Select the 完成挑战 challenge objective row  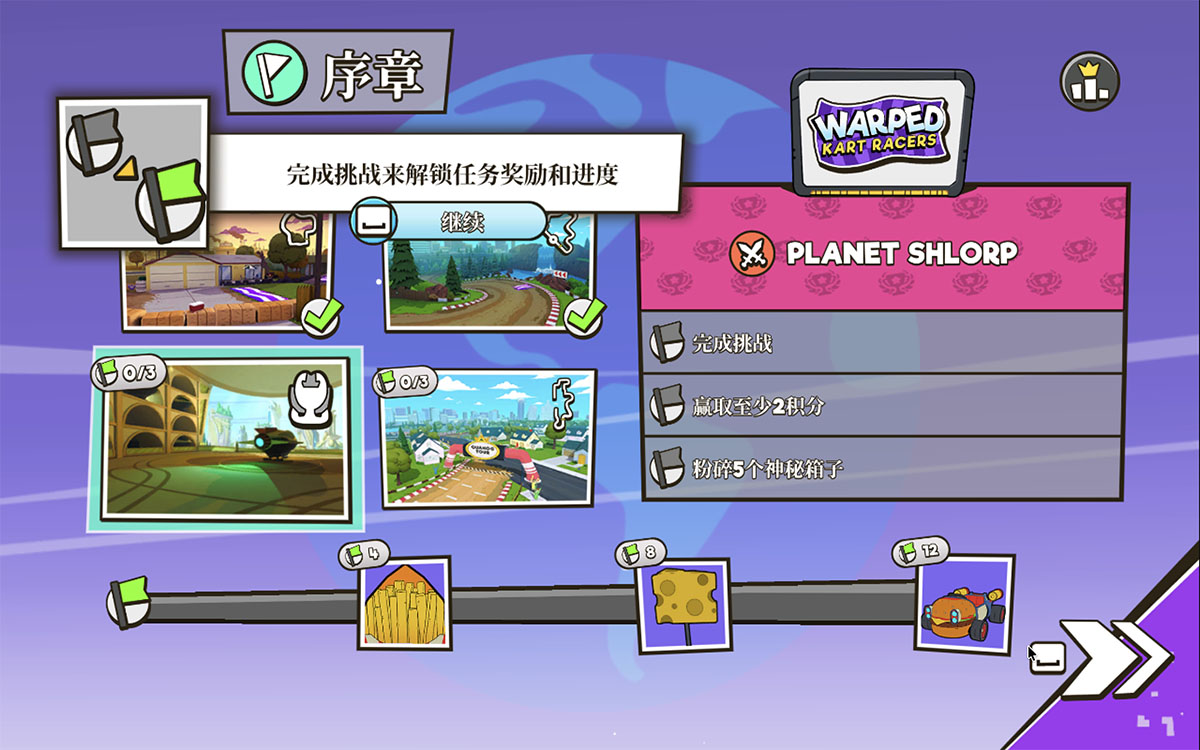click(884, 343)
